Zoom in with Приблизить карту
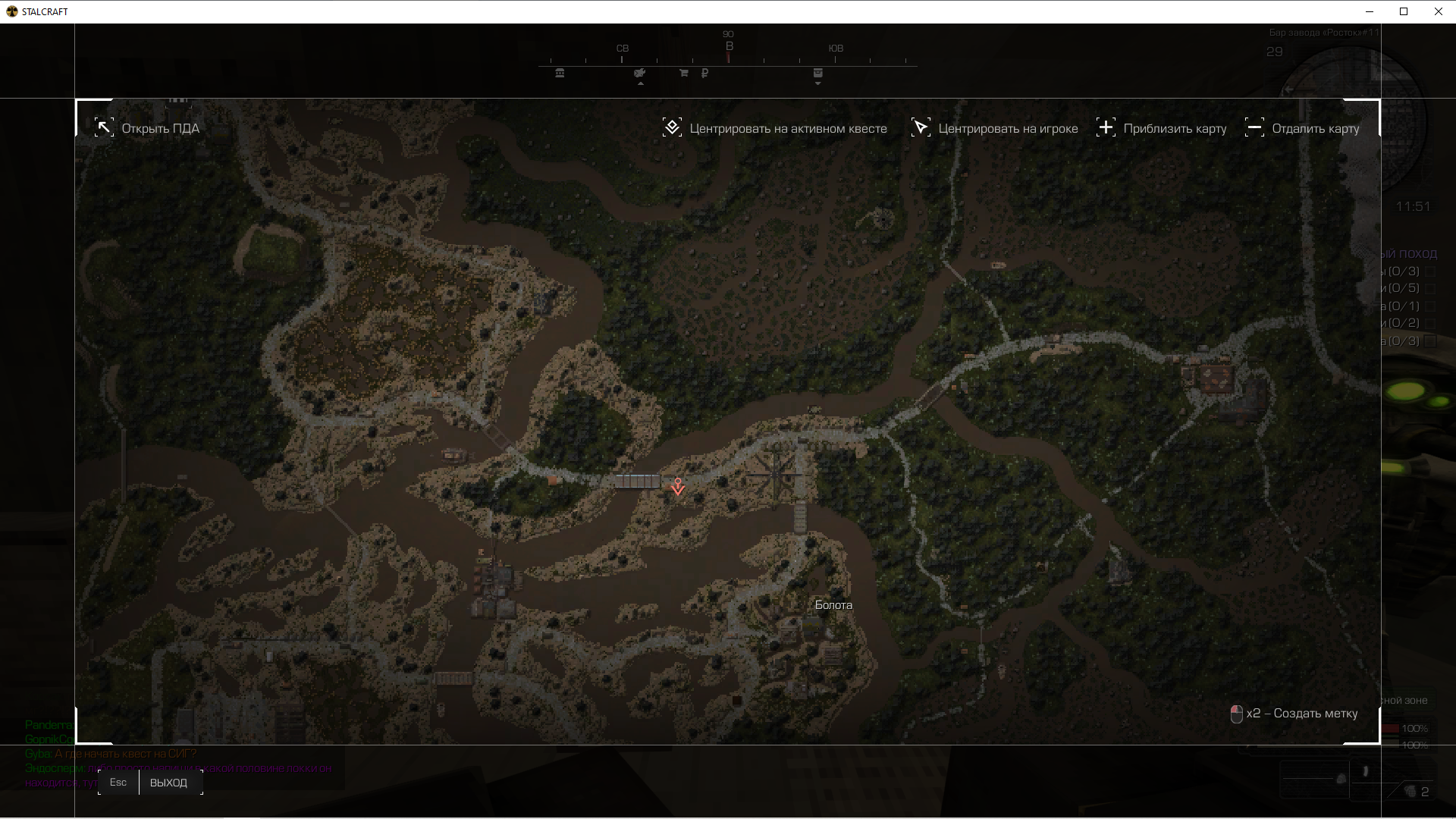Viewport: 1456px width, 819px height. (1161, 128)
